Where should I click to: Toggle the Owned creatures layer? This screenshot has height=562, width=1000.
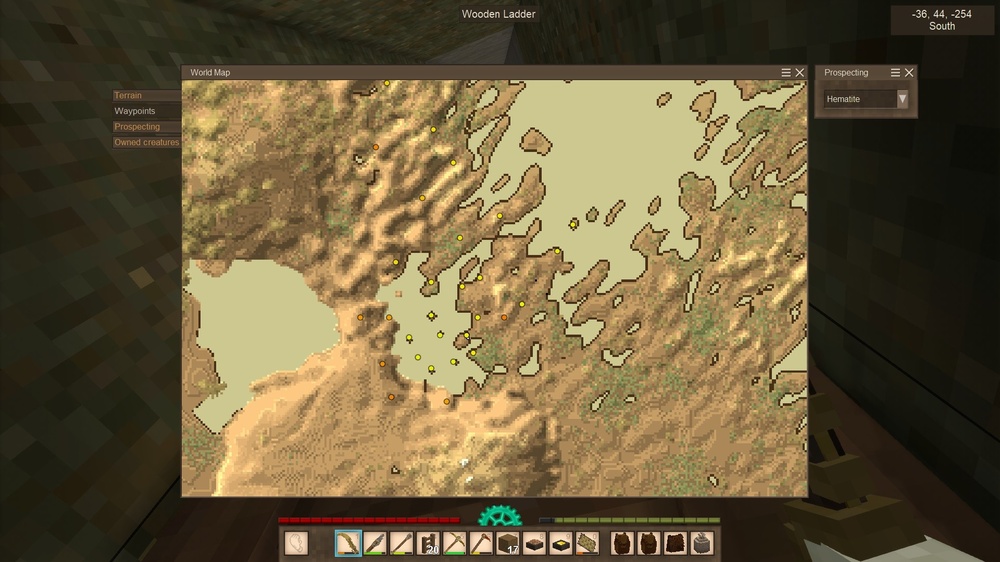pyautogui.click(x=146, y=142)
